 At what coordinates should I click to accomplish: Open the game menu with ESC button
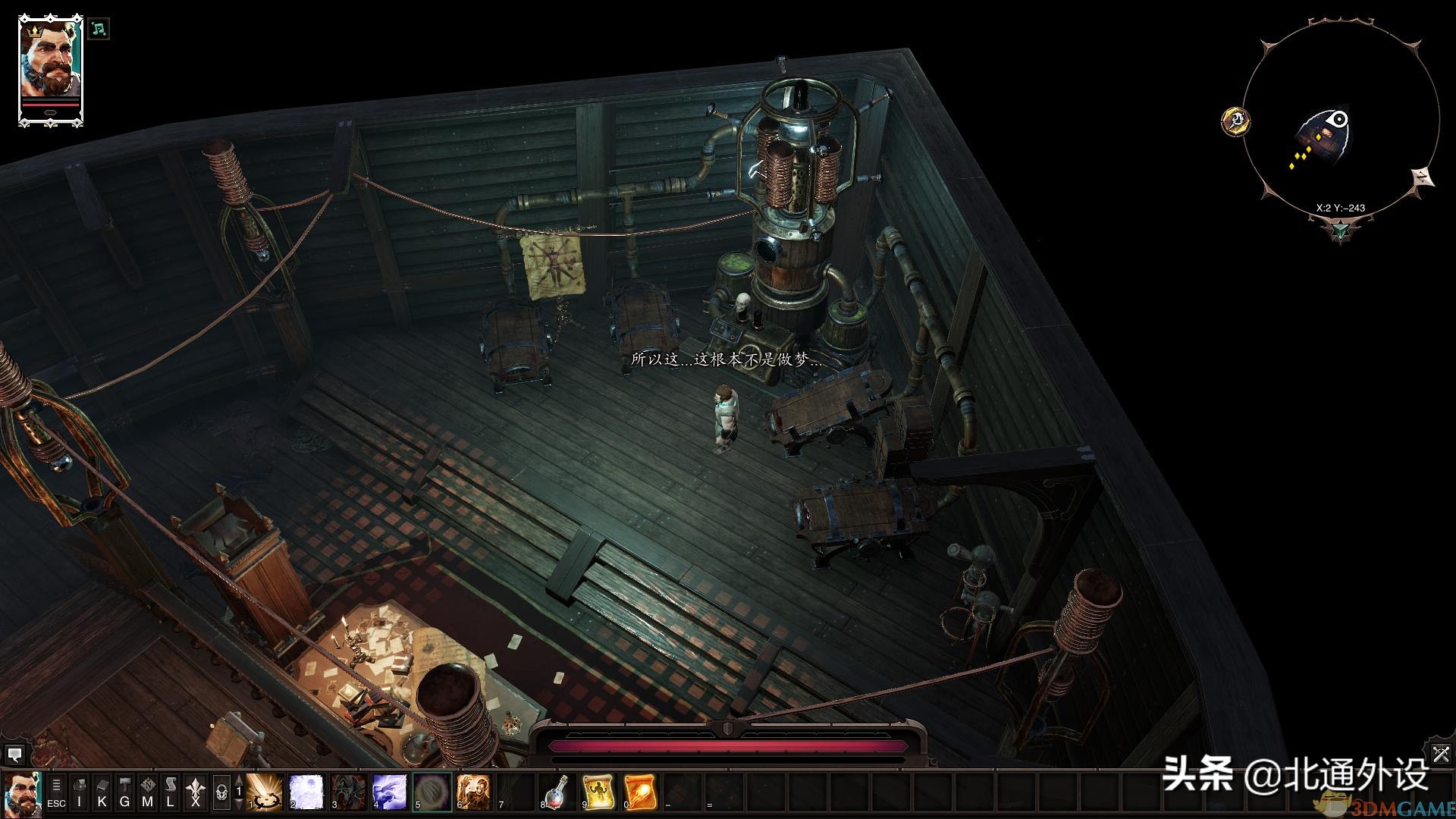pyautogui.click(x=56, y=792)
